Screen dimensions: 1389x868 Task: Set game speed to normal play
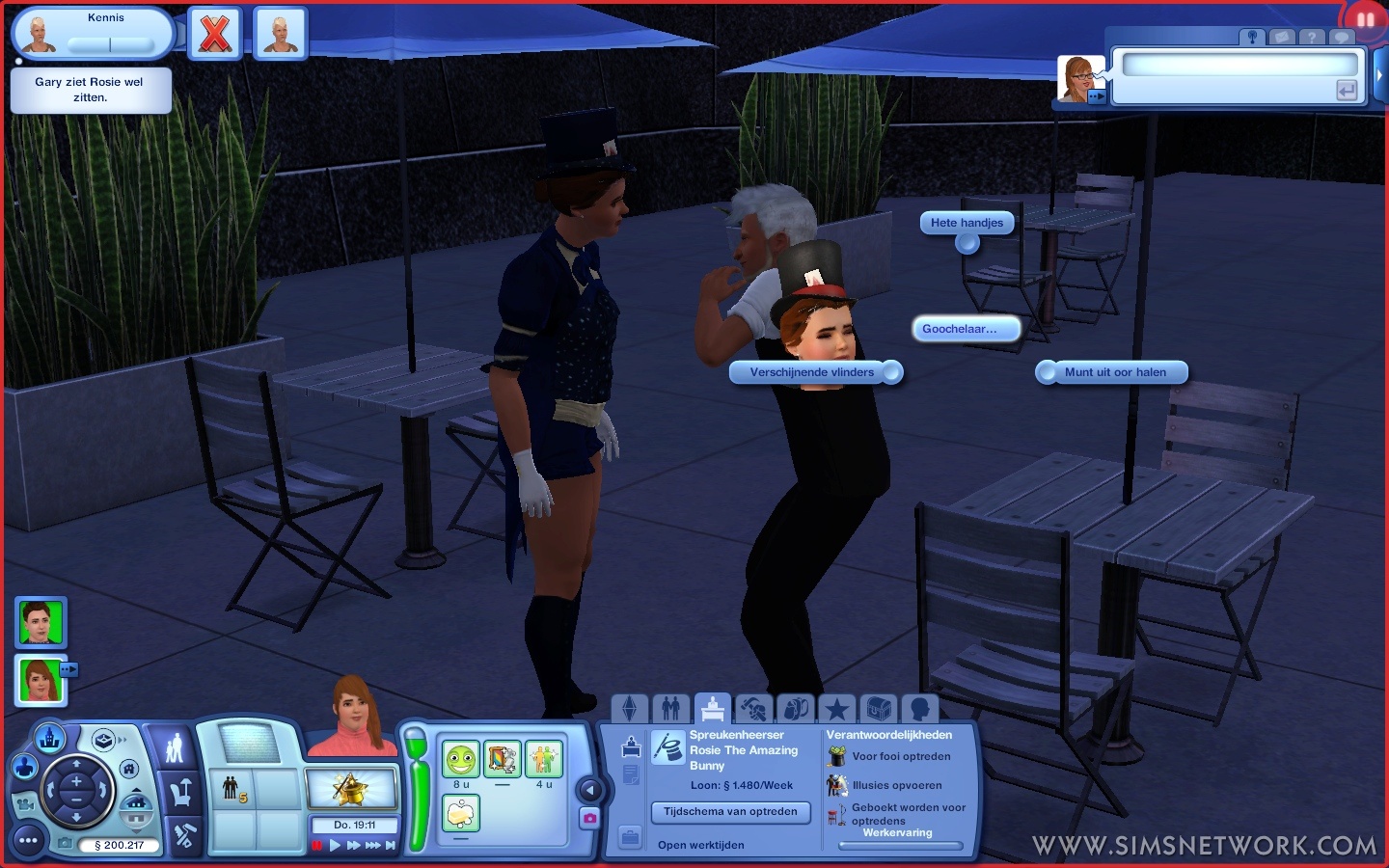click(x=336, y=846)
